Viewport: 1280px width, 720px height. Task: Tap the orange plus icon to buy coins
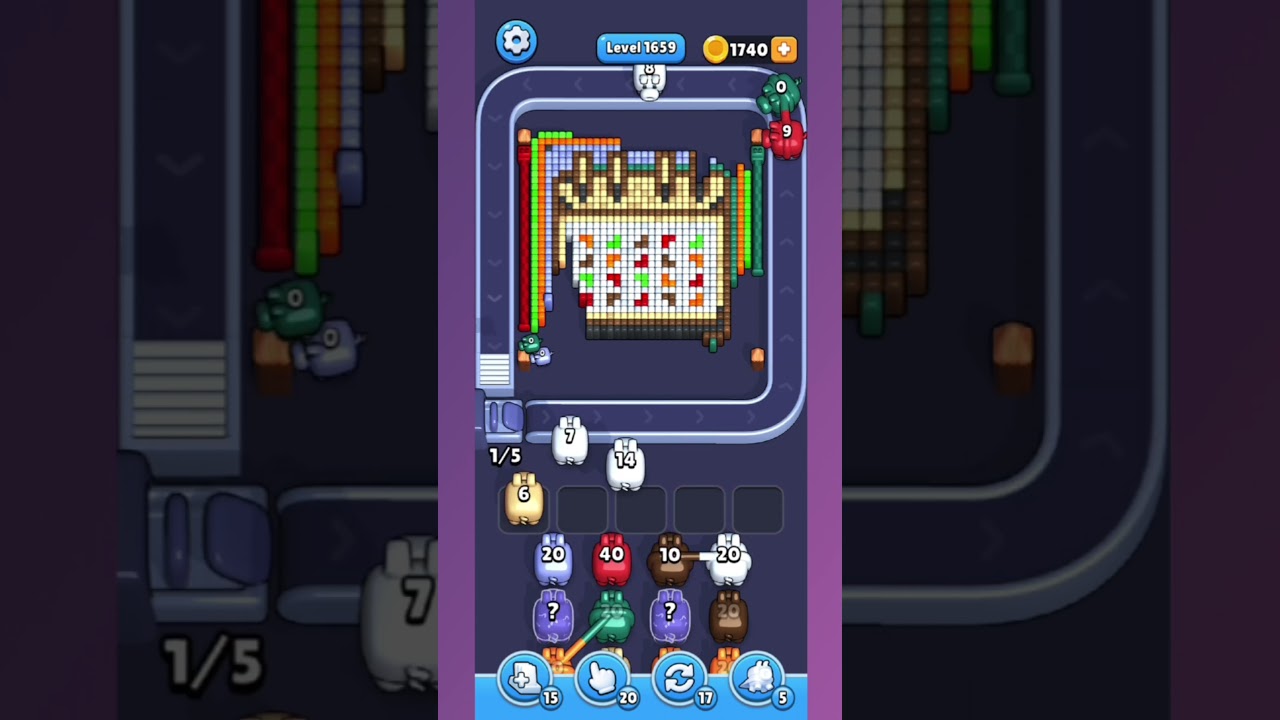click(784, 48)
